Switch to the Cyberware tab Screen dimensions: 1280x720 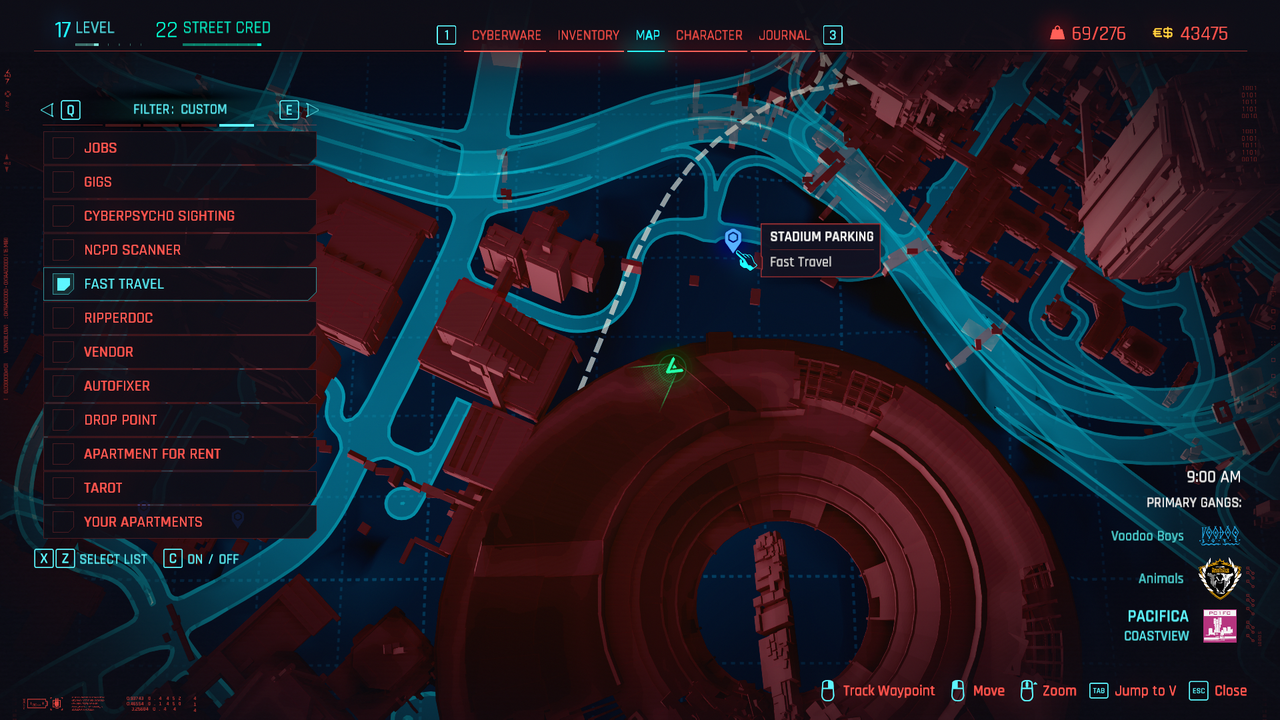point(506,35)
